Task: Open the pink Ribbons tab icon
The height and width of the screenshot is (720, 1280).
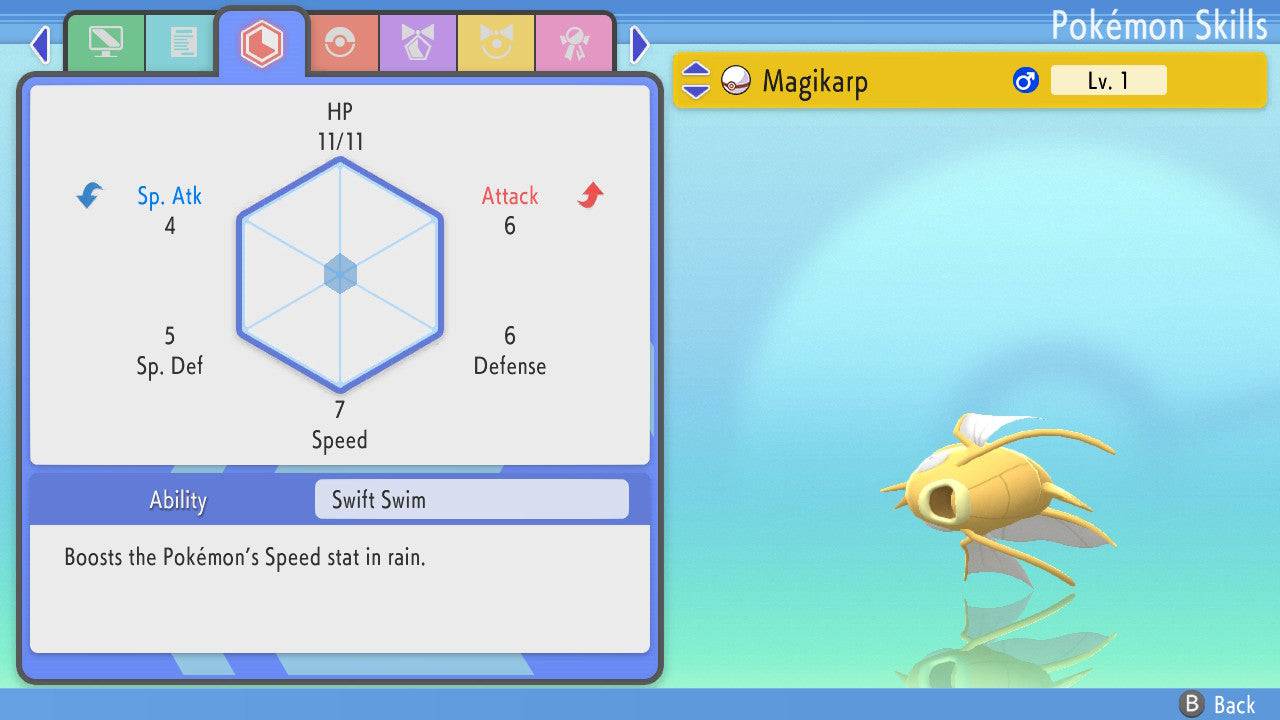Action: [x=575, y=43]
